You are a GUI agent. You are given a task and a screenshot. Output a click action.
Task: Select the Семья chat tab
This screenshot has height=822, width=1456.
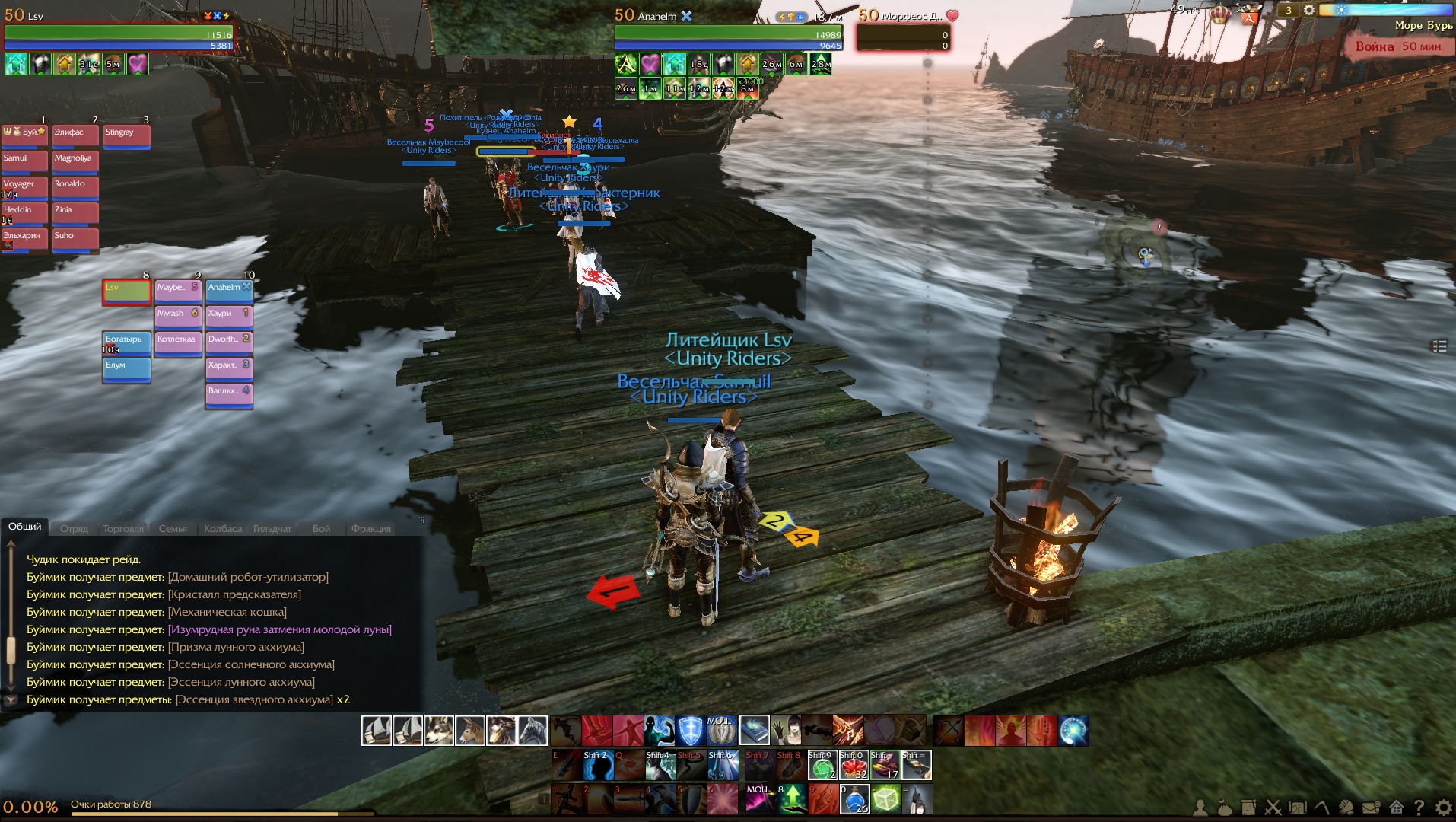click(173, 529)
